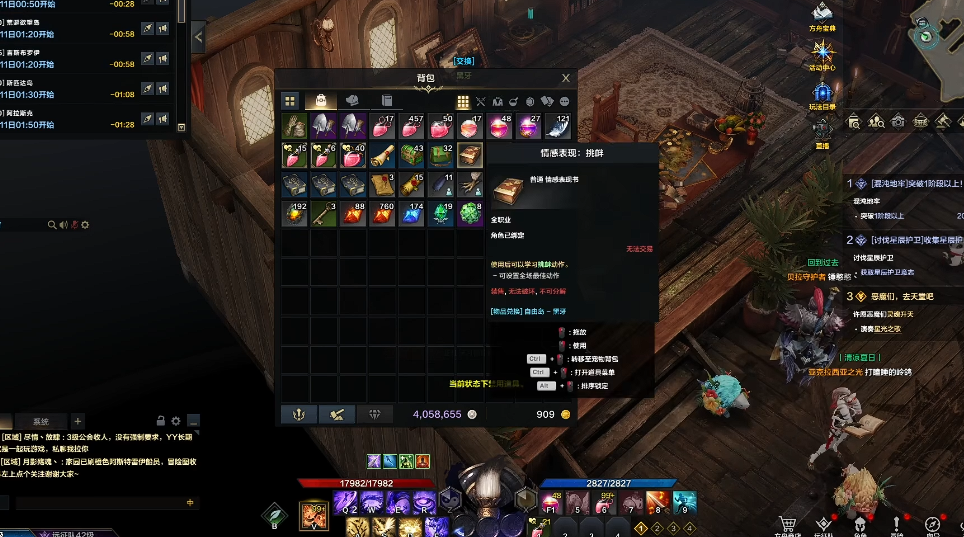This screenshot has height=537, width=964.
Task: Open the three-dot more filter options
Action: [565, 101]
